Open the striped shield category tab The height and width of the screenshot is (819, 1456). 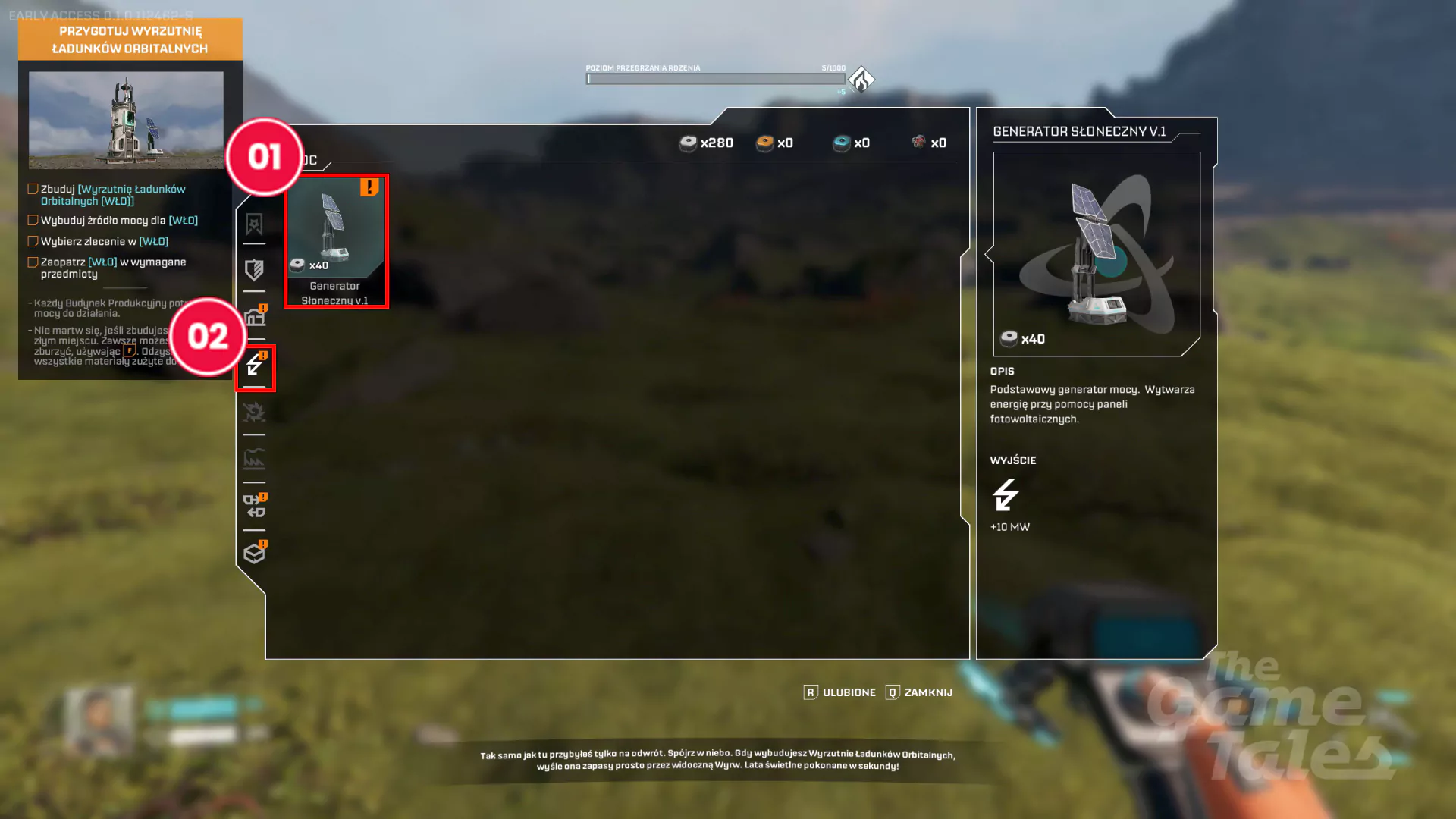click(x=254, y=270)
